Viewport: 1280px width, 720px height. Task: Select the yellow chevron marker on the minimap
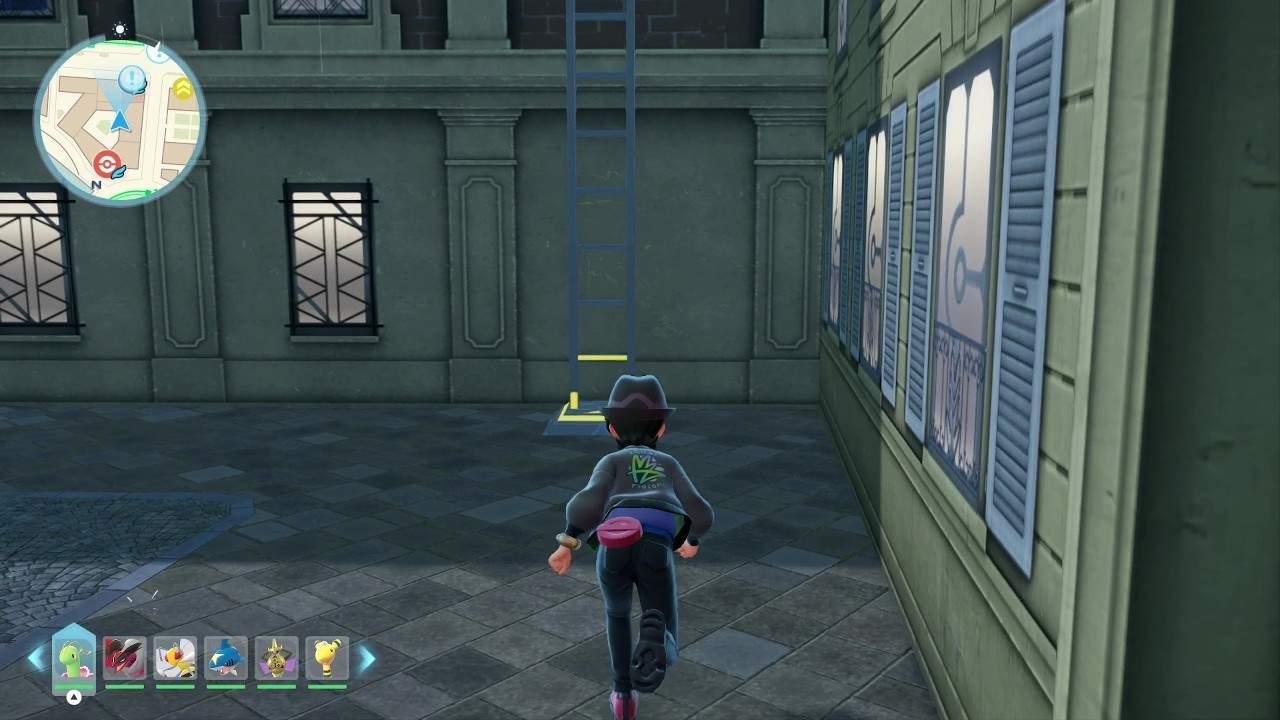(x=183, y=89)
